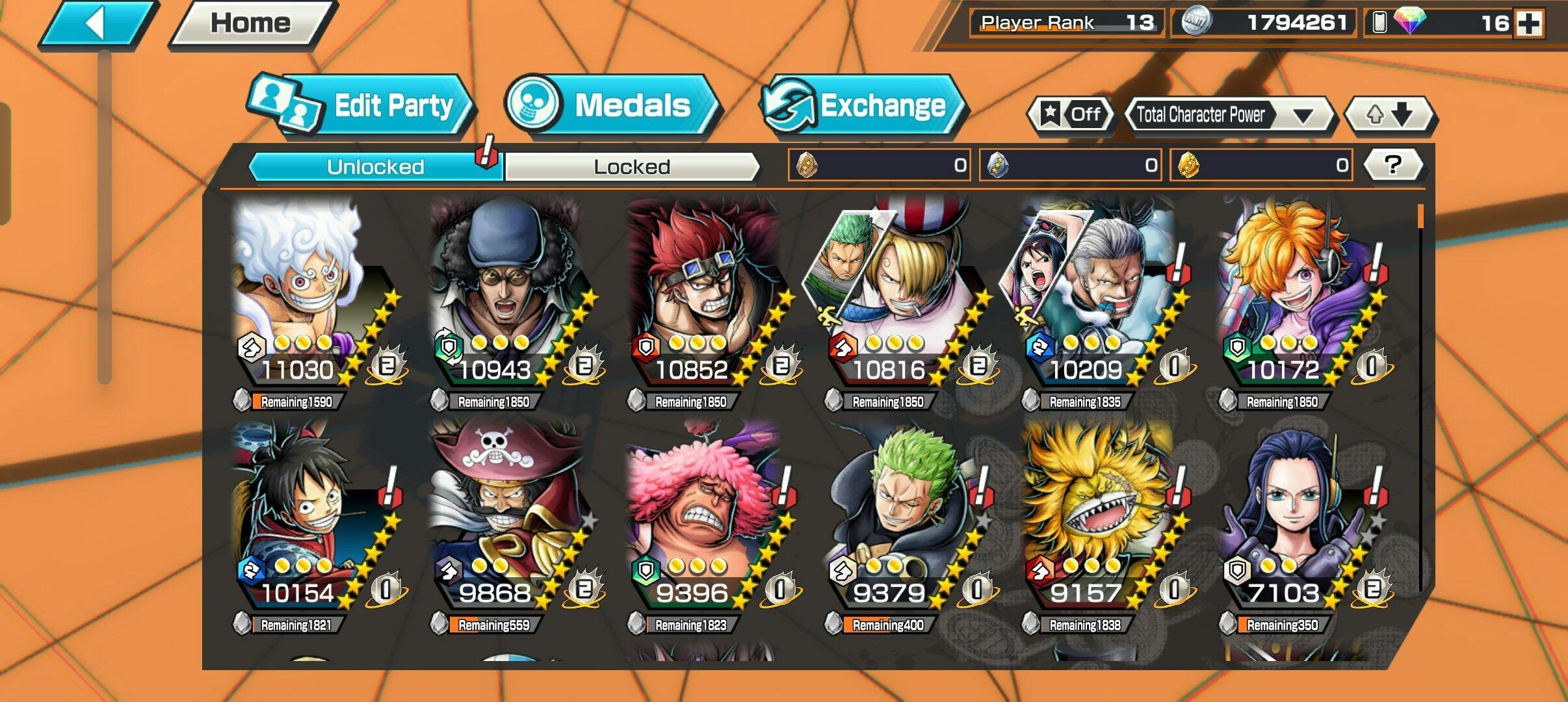Open the Exchange screen
The height and width of the screenshot is (702, 1568).
(863, 106)
